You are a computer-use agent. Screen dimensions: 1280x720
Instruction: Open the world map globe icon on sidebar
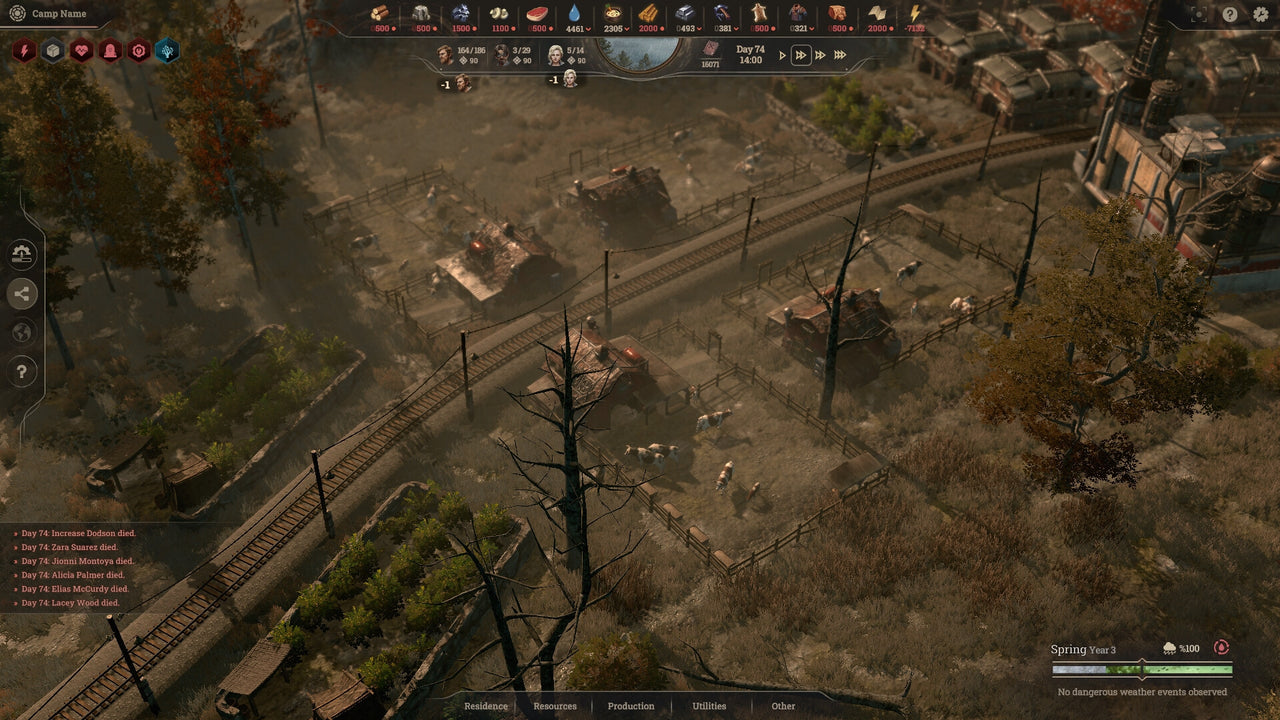pyautogui.click(x=22, y=332)
